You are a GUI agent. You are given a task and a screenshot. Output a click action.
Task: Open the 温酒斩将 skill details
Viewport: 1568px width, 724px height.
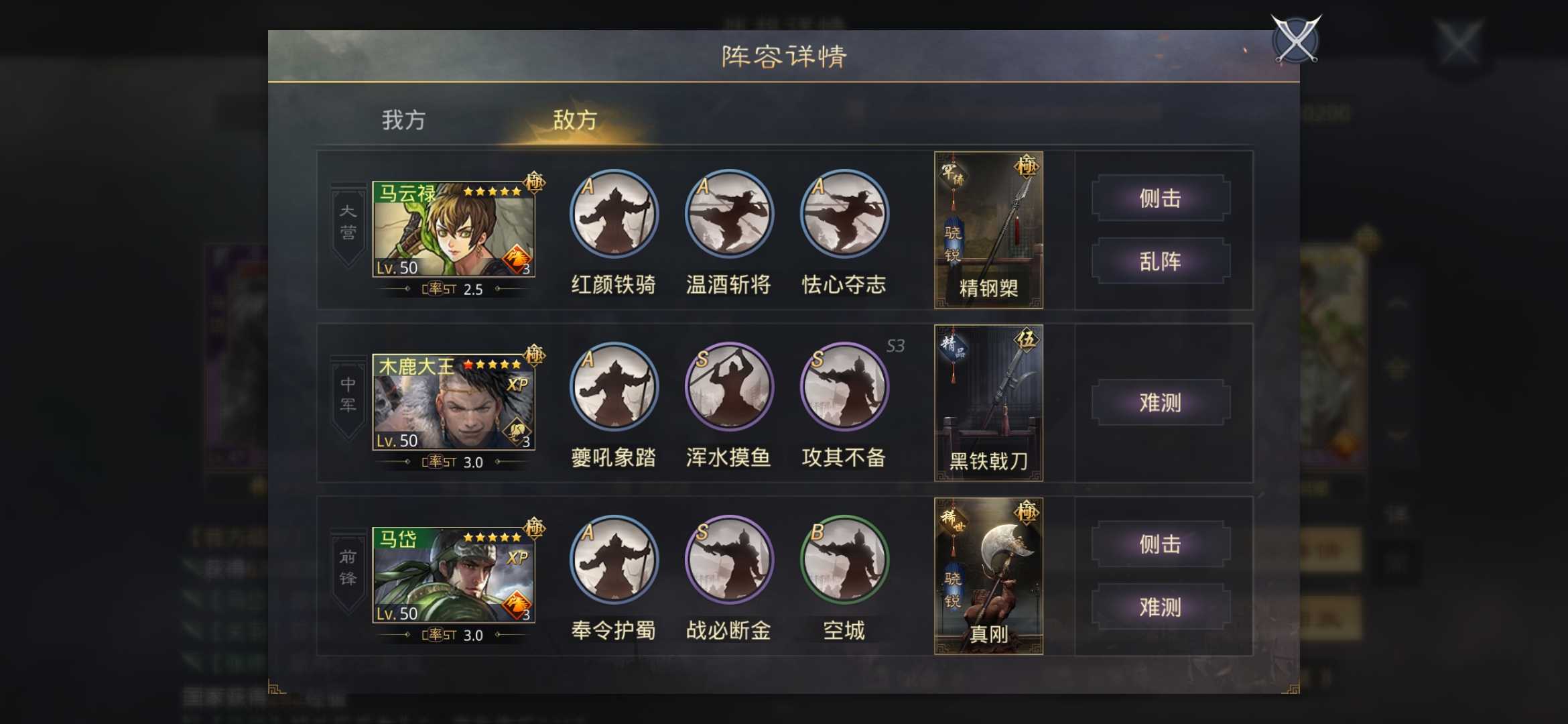[728, 213]
